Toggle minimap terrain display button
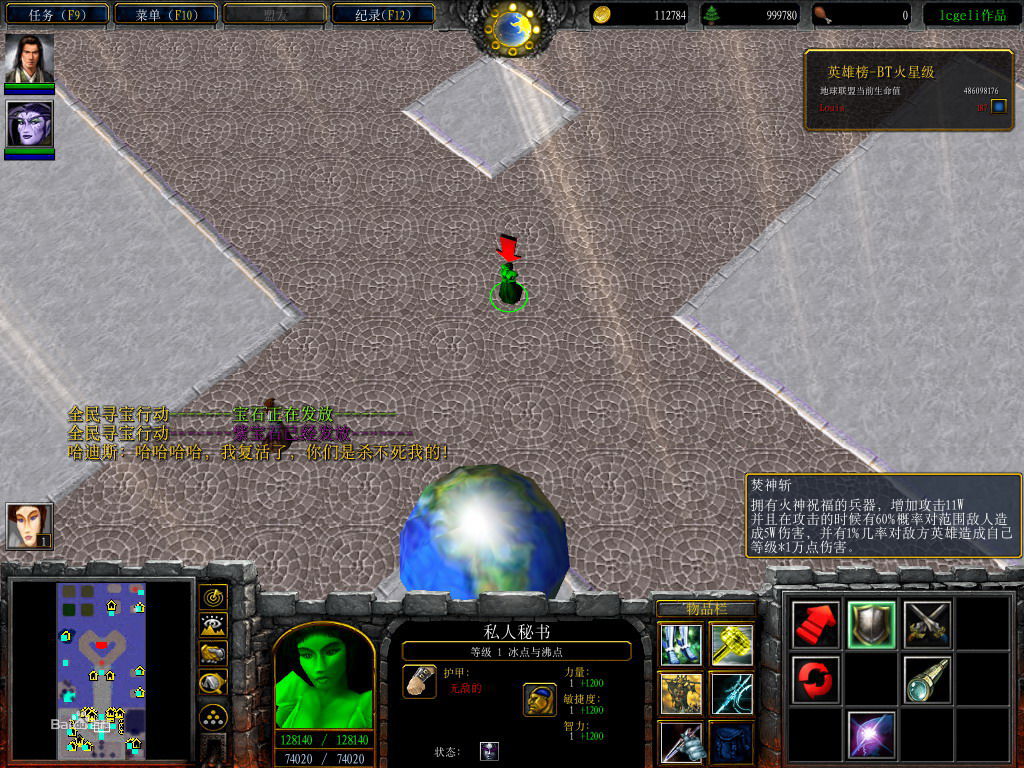Screen dimensions: 1024x768 213,625
